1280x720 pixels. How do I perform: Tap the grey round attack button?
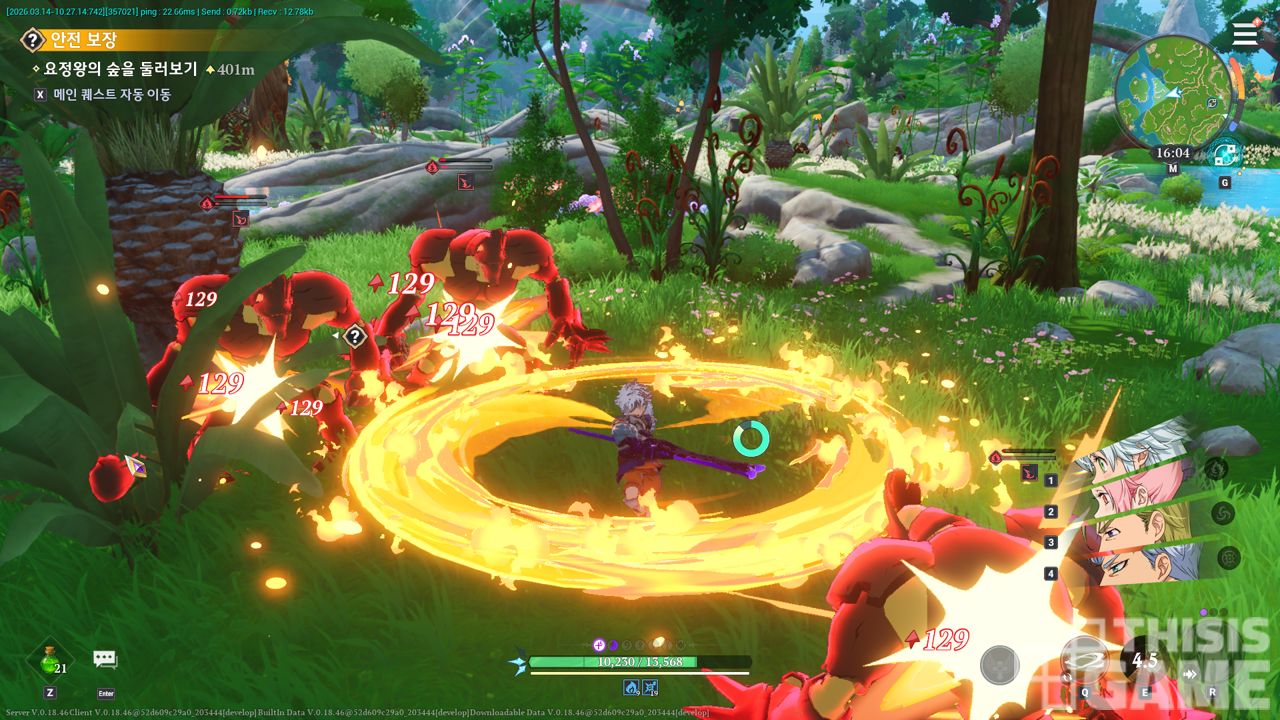click(999, 665)
